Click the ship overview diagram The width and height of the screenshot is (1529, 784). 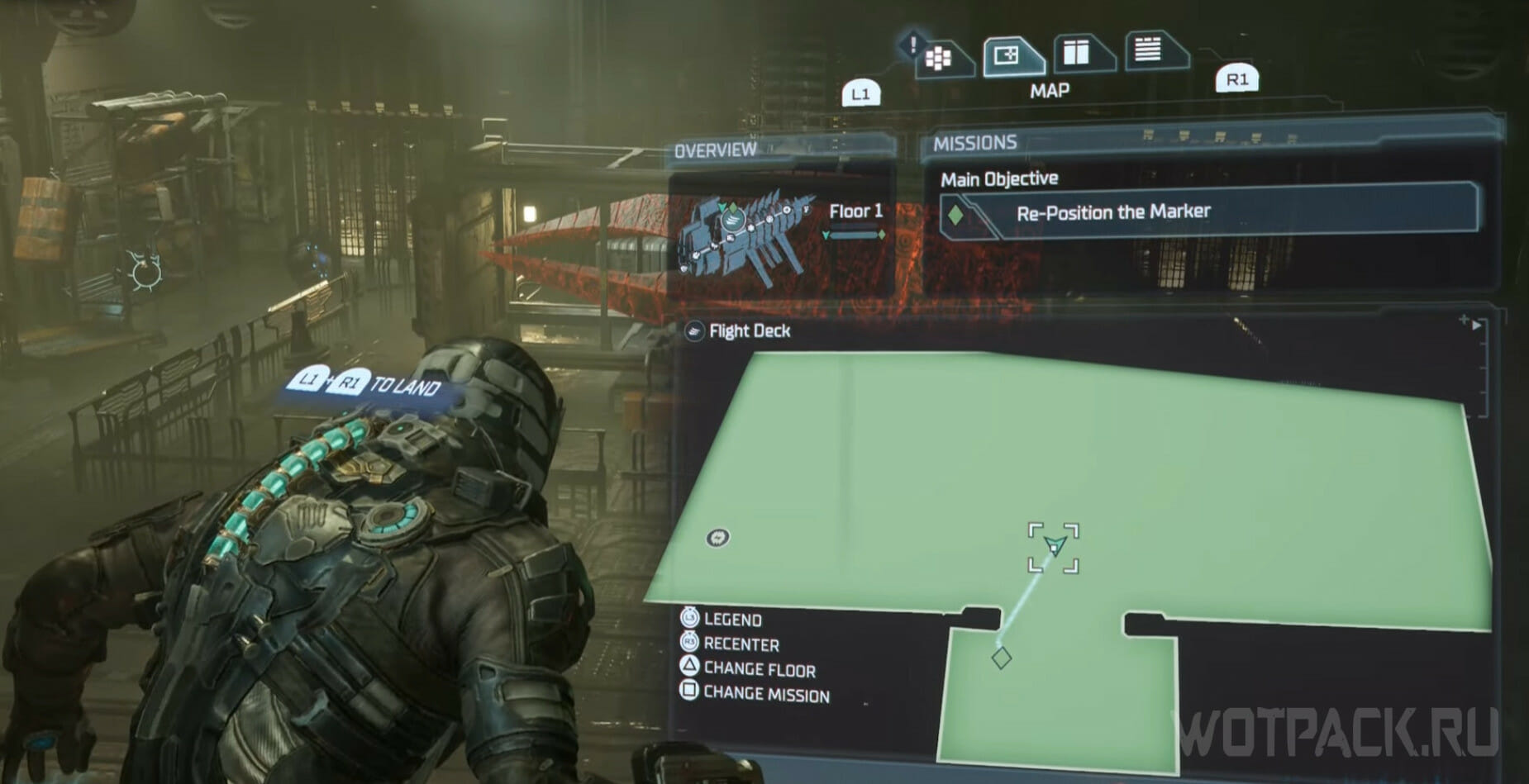pos(744,235)
